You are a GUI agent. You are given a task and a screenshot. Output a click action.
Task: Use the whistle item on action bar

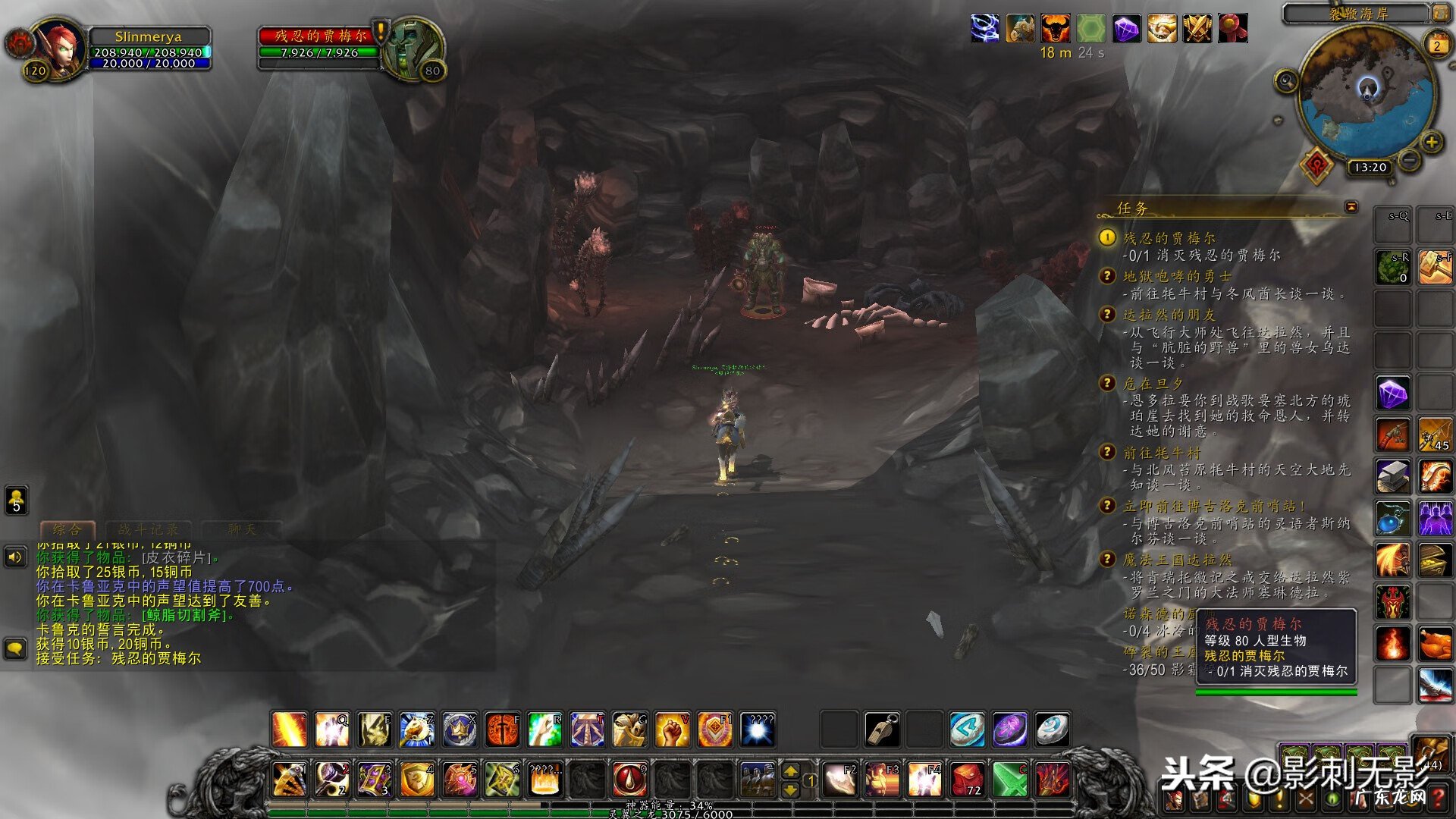882,730
